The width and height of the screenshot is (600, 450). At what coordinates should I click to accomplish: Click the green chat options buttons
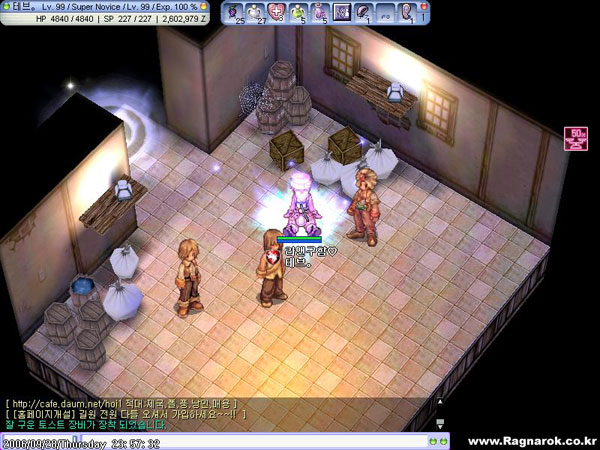click(439, 439)
